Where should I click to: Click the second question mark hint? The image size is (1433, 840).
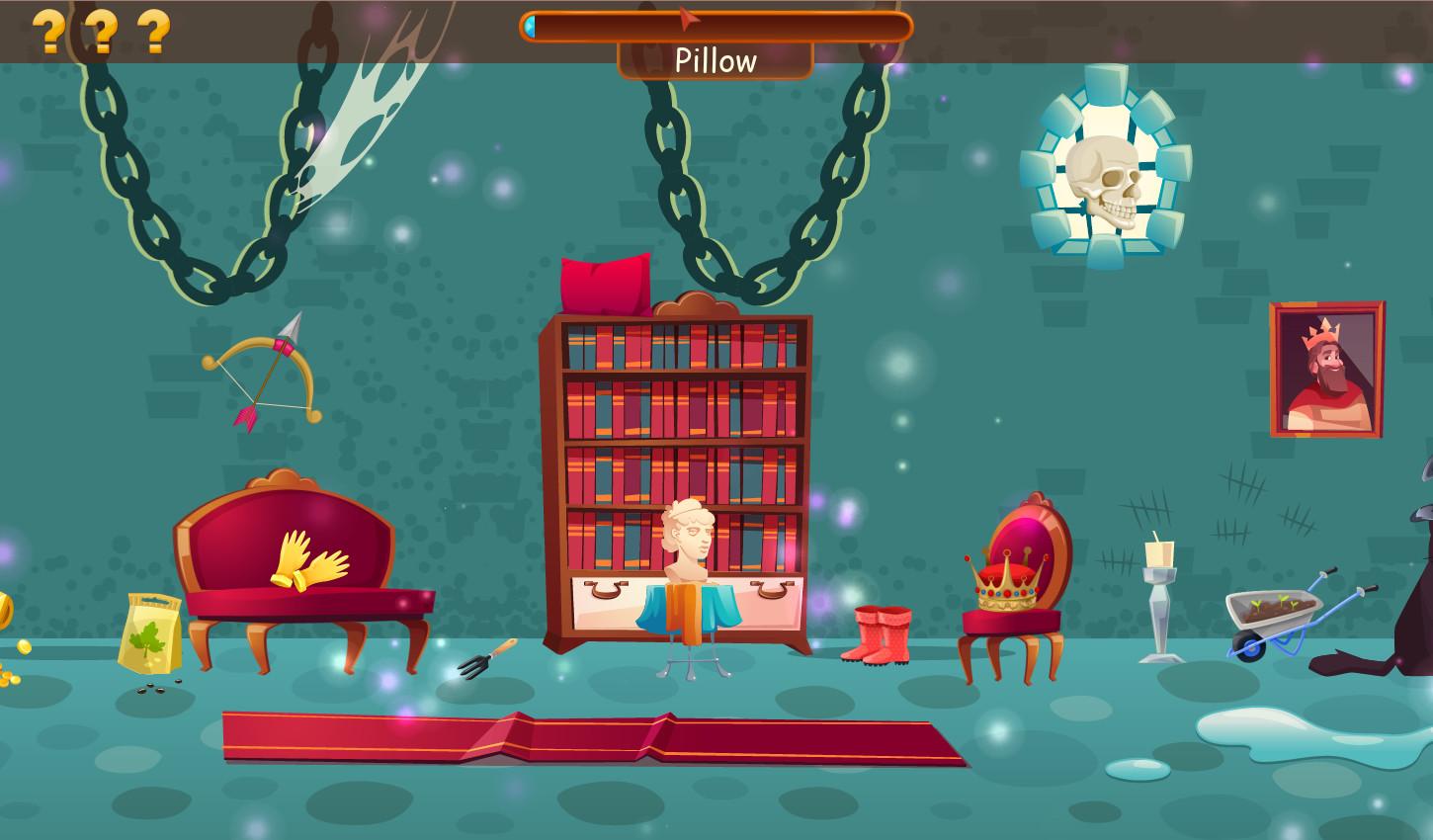102,30
